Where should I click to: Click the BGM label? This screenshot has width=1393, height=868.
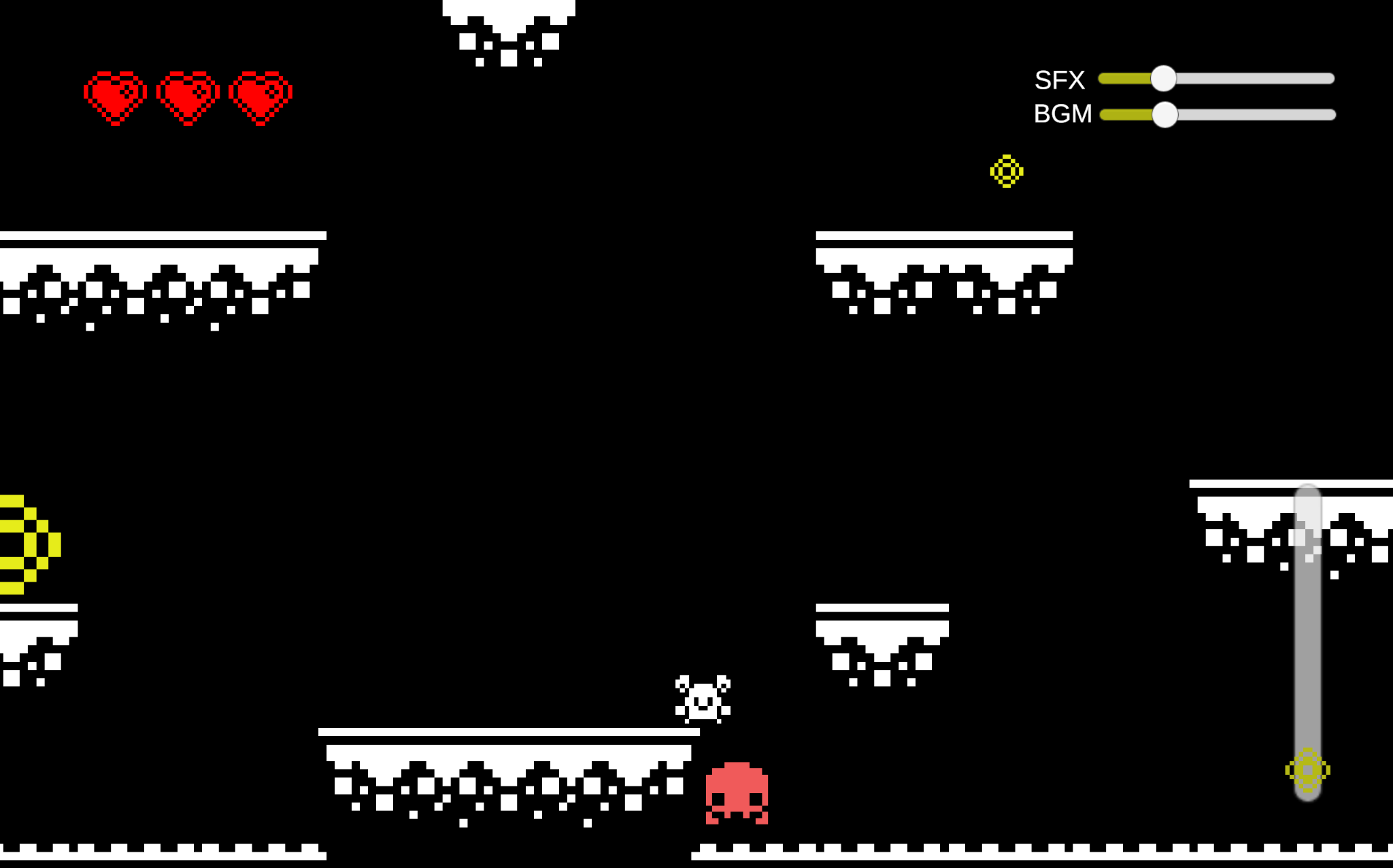[1062, 115]
